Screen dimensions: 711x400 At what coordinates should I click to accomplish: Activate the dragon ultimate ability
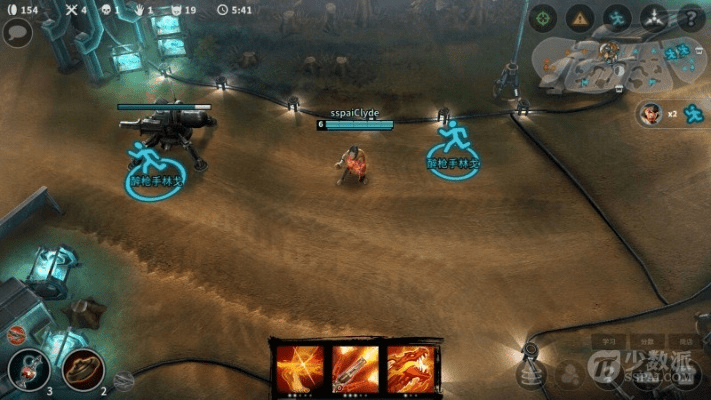tap(410, 367)
